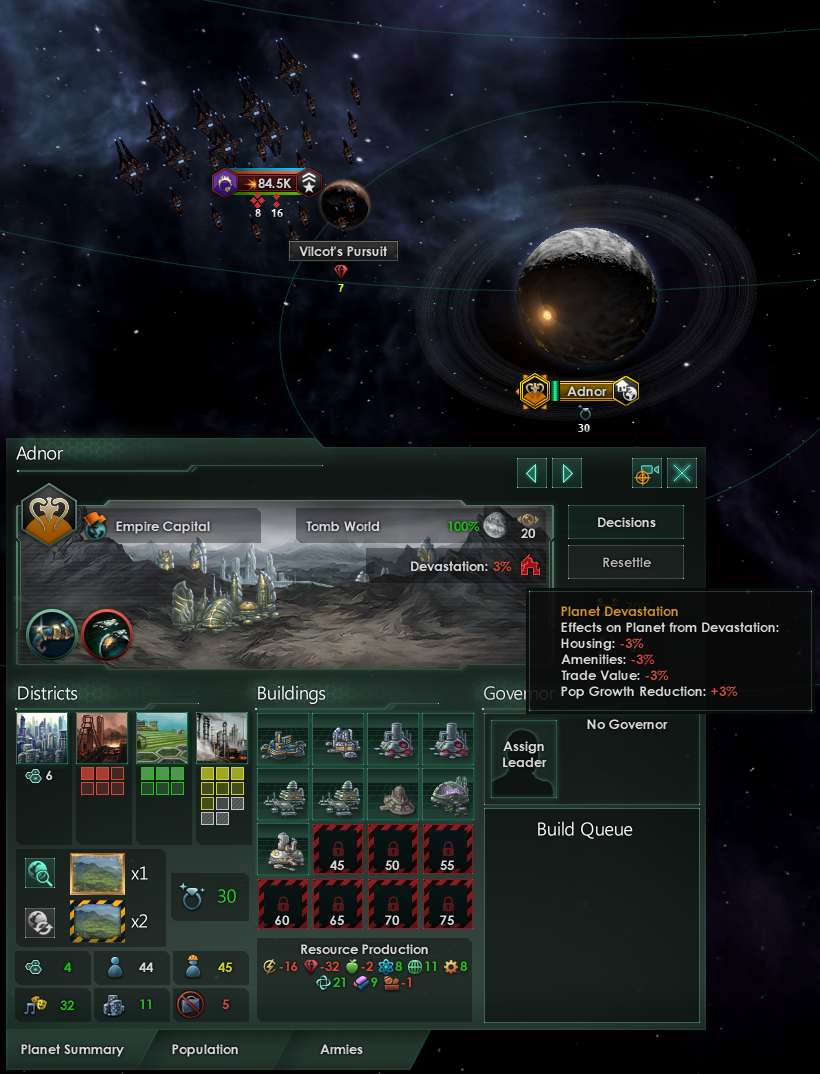Go to the next planet
Image resolution: width=820 pixels, height=1074 pixels.
click(566, 473)
